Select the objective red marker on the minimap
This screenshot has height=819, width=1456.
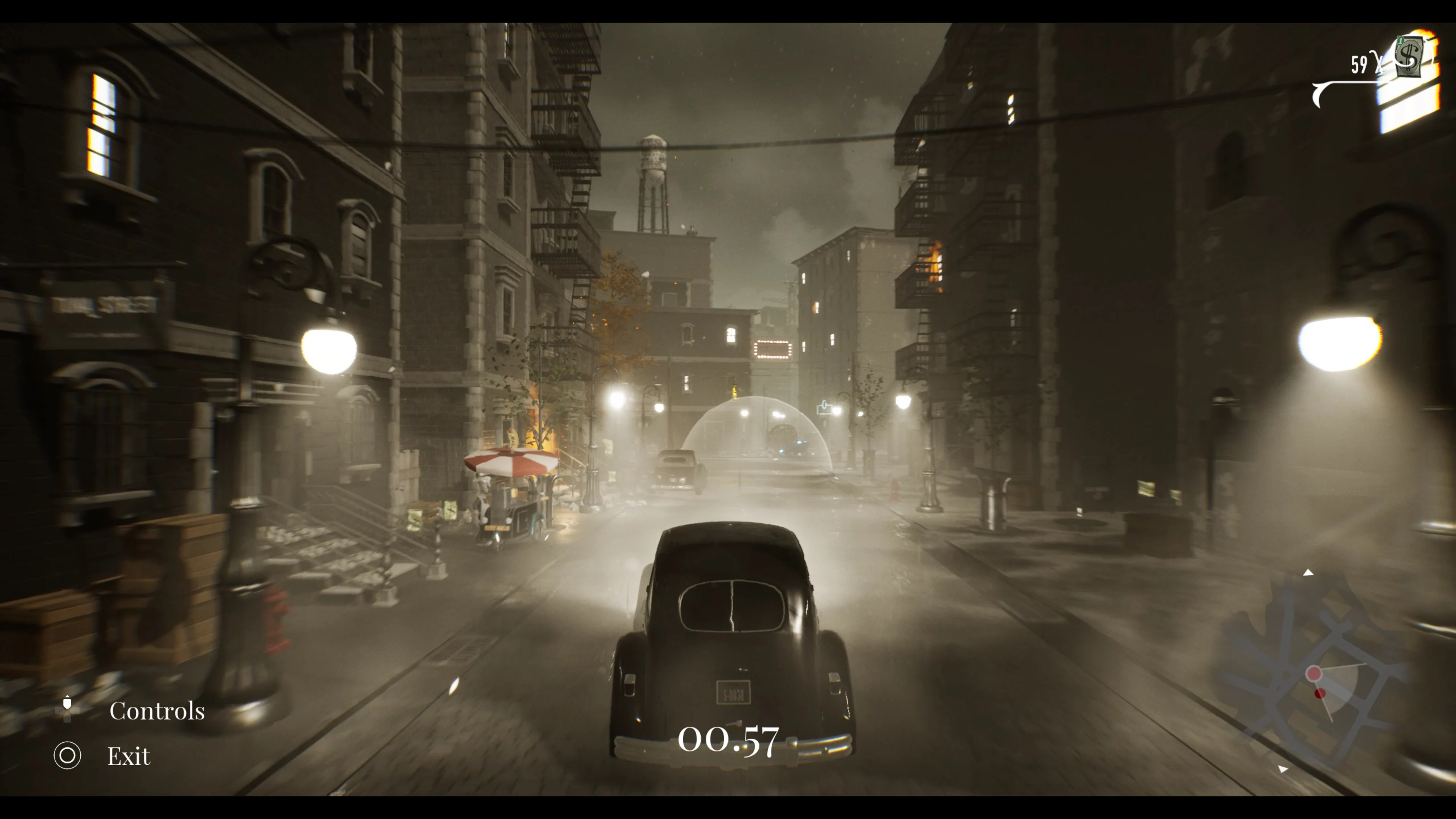click(x=1320, y=693)
